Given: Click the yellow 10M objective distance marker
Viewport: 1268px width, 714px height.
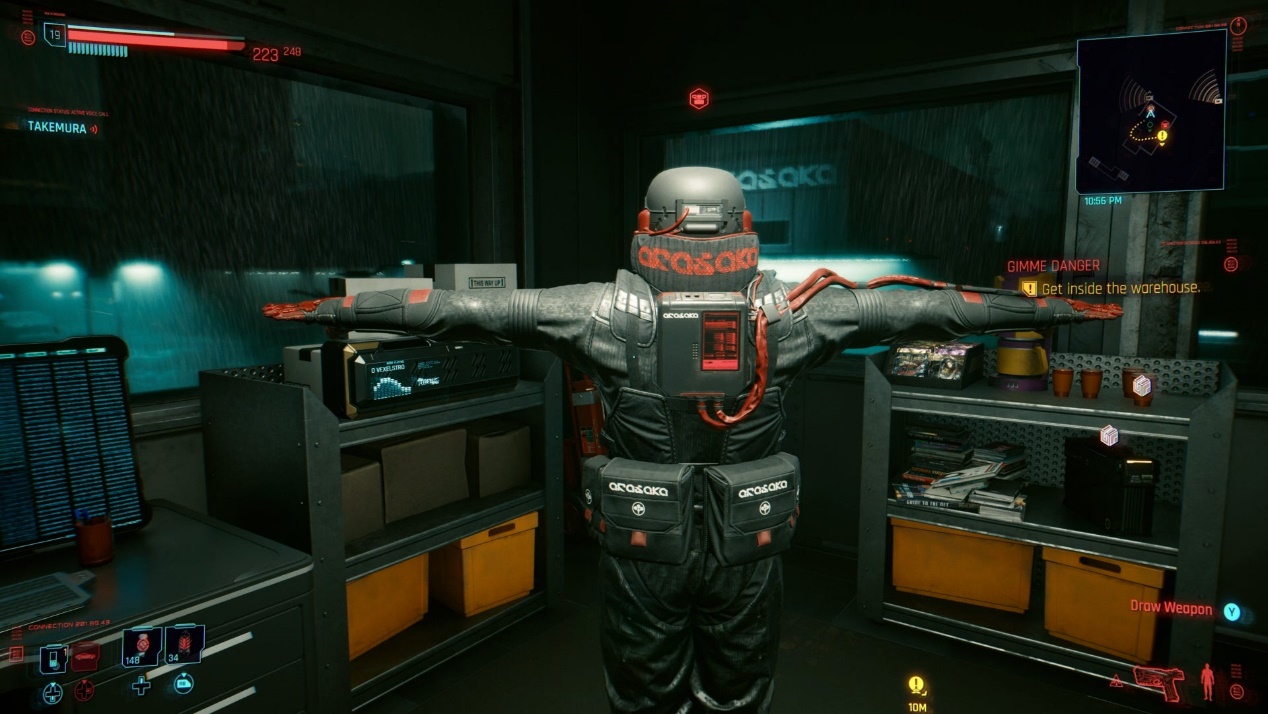Looking at the screenshot, I should click(x=916, y=686).
